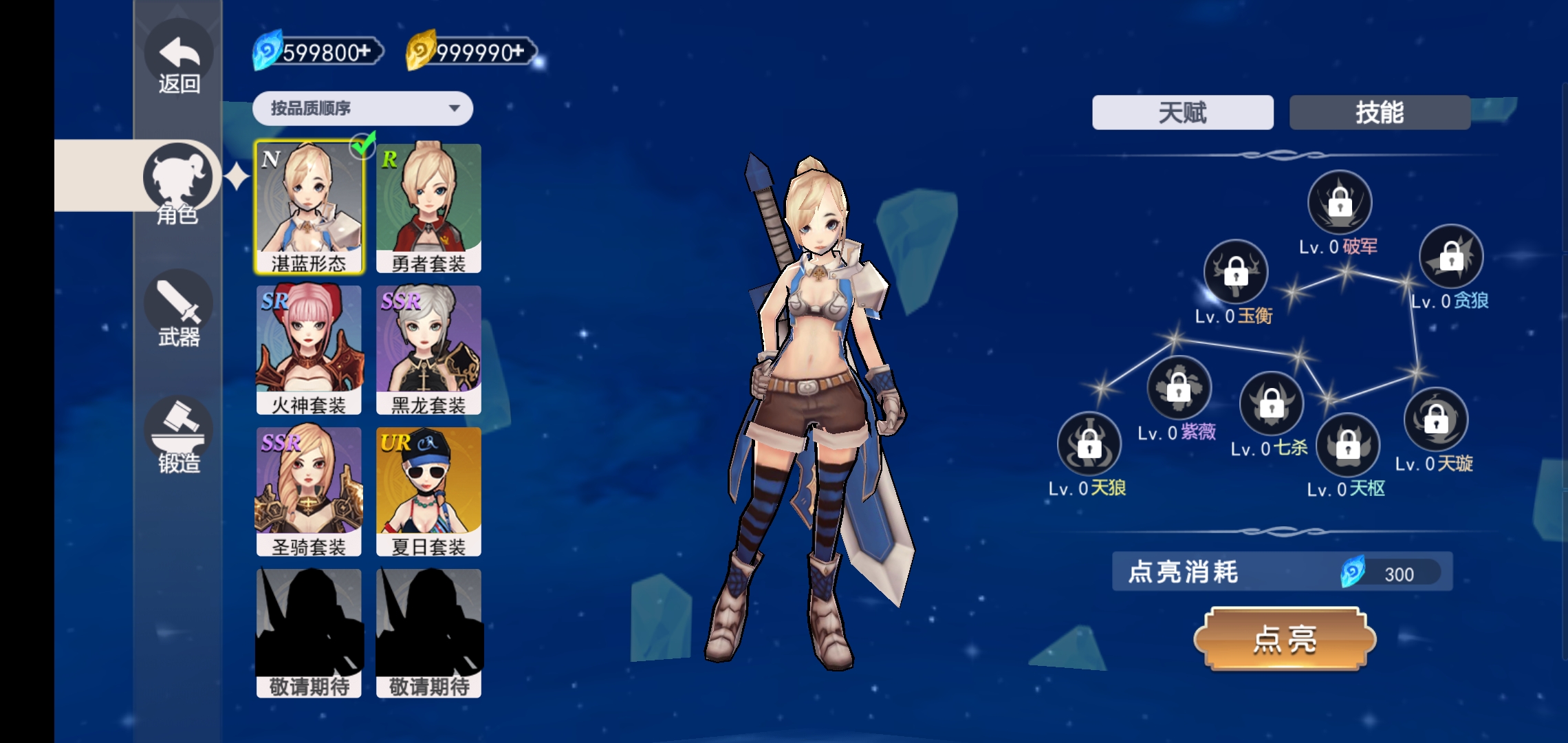Switch to the 技能 skills tab

pyautogui.click(x=1380, y=113)
